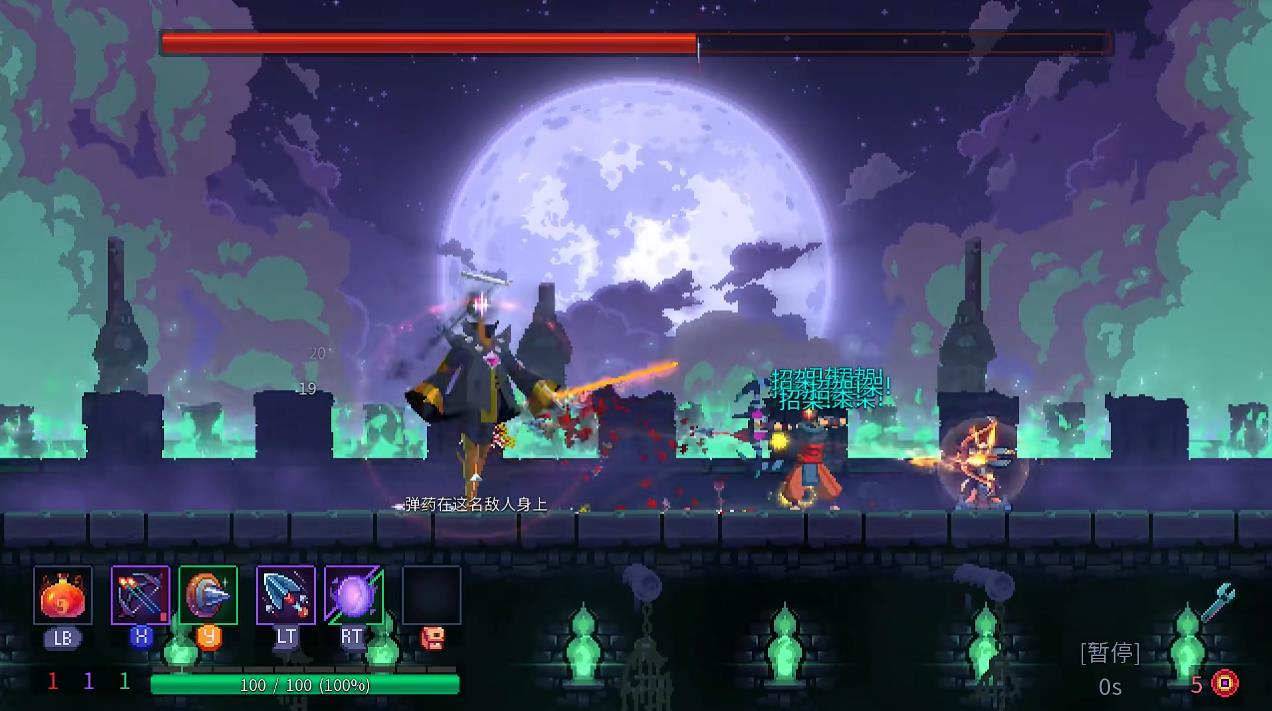
Task: Click the blue wrench icon
Action: click(1218, 603)
